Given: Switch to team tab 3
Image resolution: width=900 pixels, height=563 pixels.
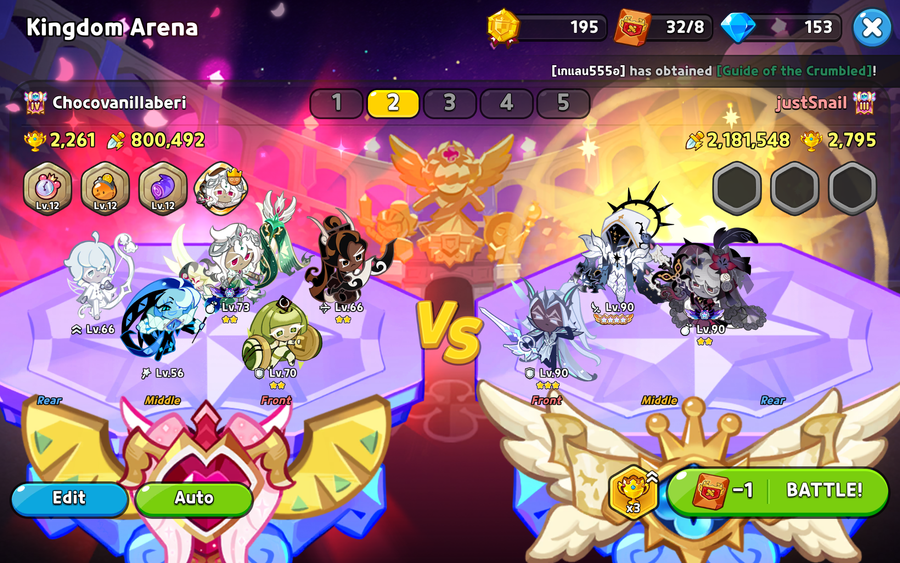Looking at the screenshot, I should 450,103.
